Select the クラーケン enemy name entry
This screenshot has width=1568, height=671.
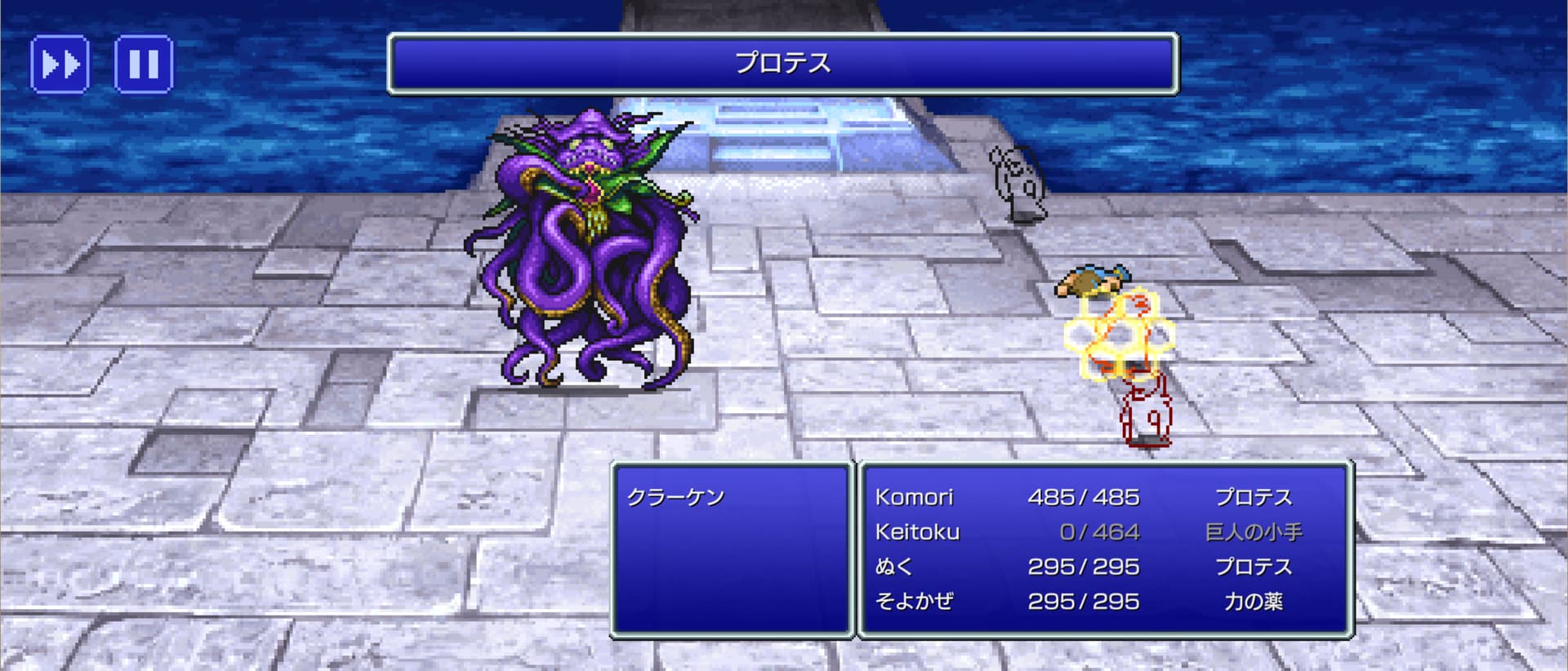(675, 497)
